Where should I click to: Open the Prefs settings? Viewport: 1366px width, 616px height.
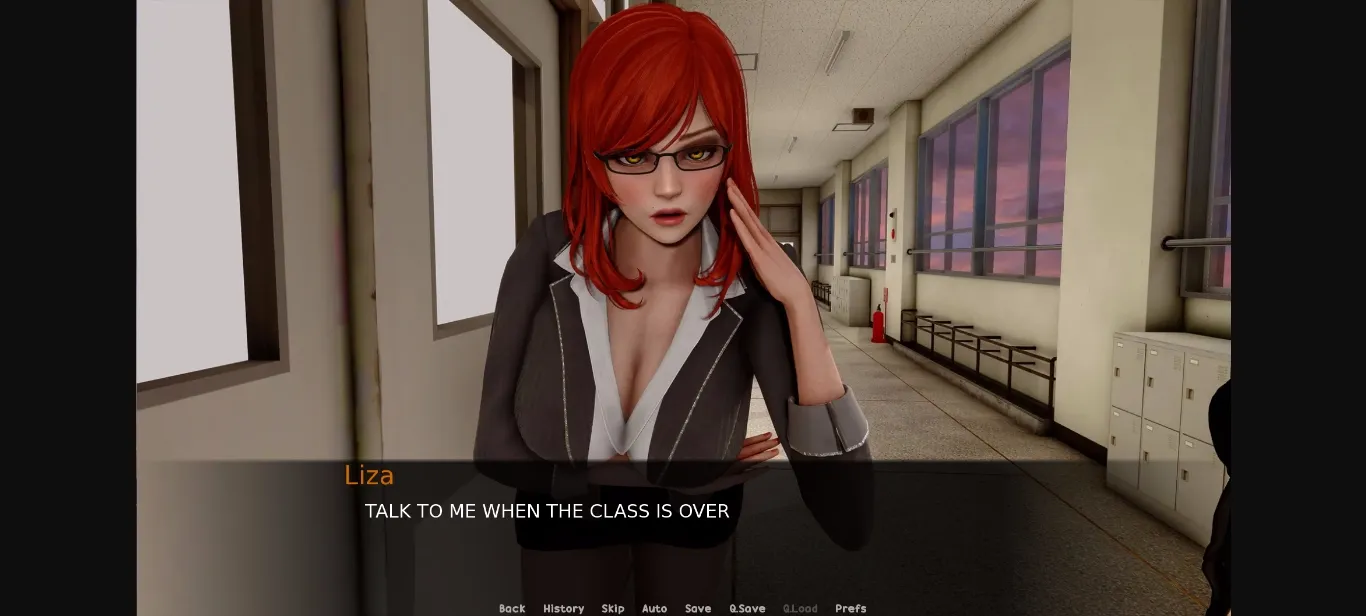pos(851,608)
